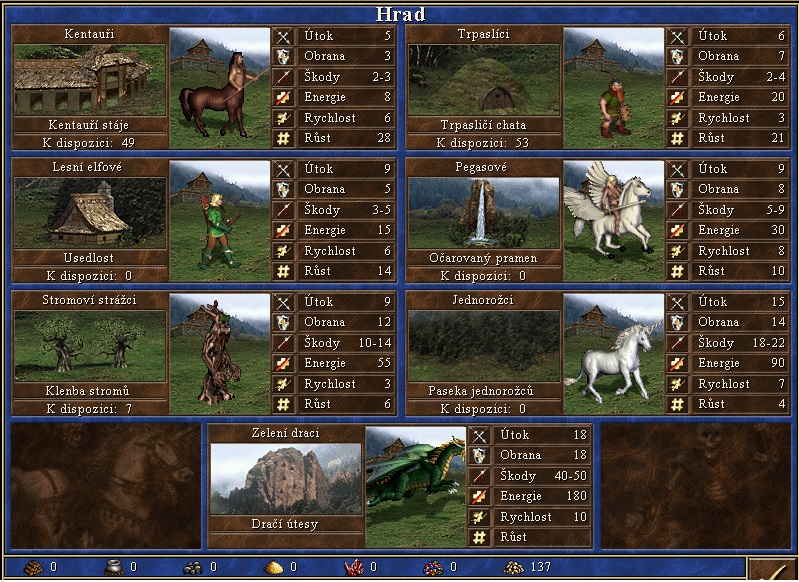Select the Kentauří stáje dwelling picture
The image size is (799, 582).
point(90,80)
